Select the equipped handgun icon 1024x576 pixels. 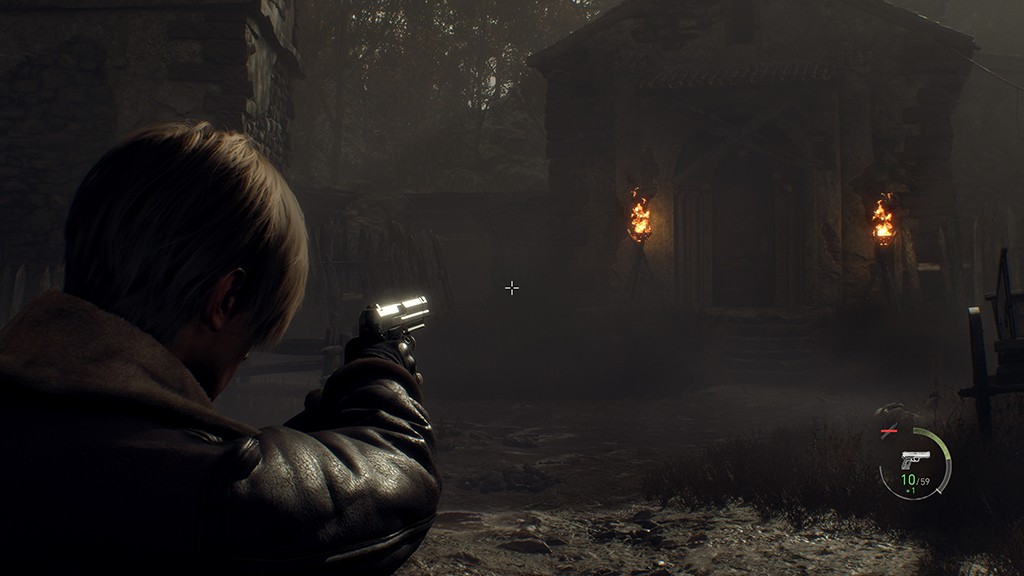[914, 459]
